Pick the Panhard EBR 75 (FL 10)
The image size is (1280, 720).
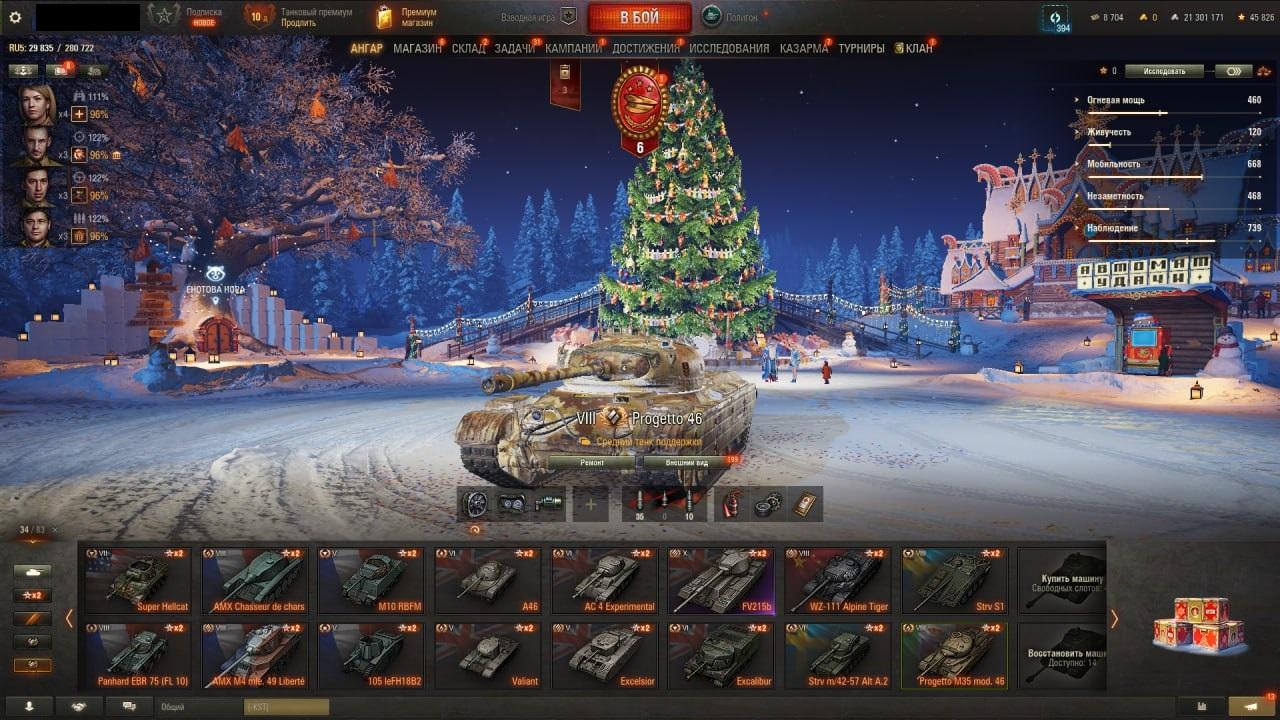[x=137, y=656]
